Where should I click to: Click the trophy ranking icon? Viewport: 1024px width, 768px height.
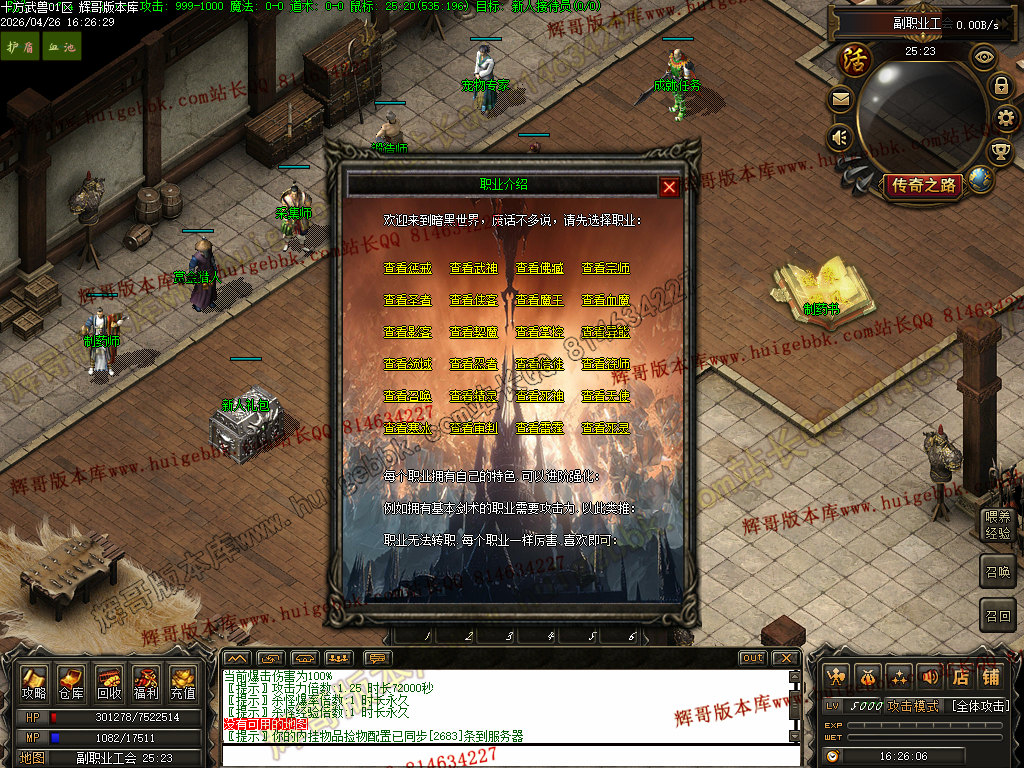pos(1000,151)
